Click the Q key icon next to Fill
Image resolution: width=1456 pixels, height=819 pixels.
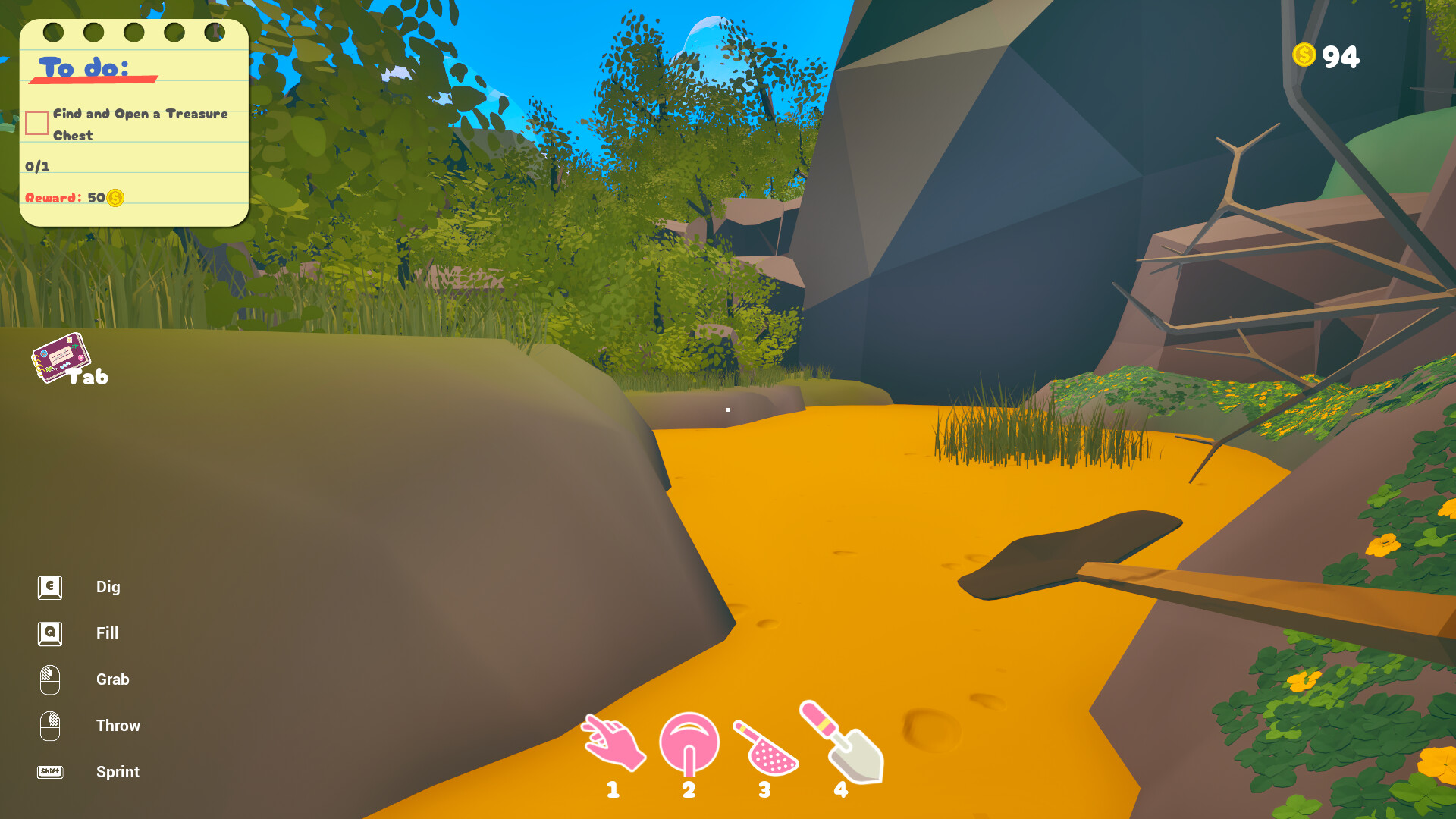[x=49, y=633]
